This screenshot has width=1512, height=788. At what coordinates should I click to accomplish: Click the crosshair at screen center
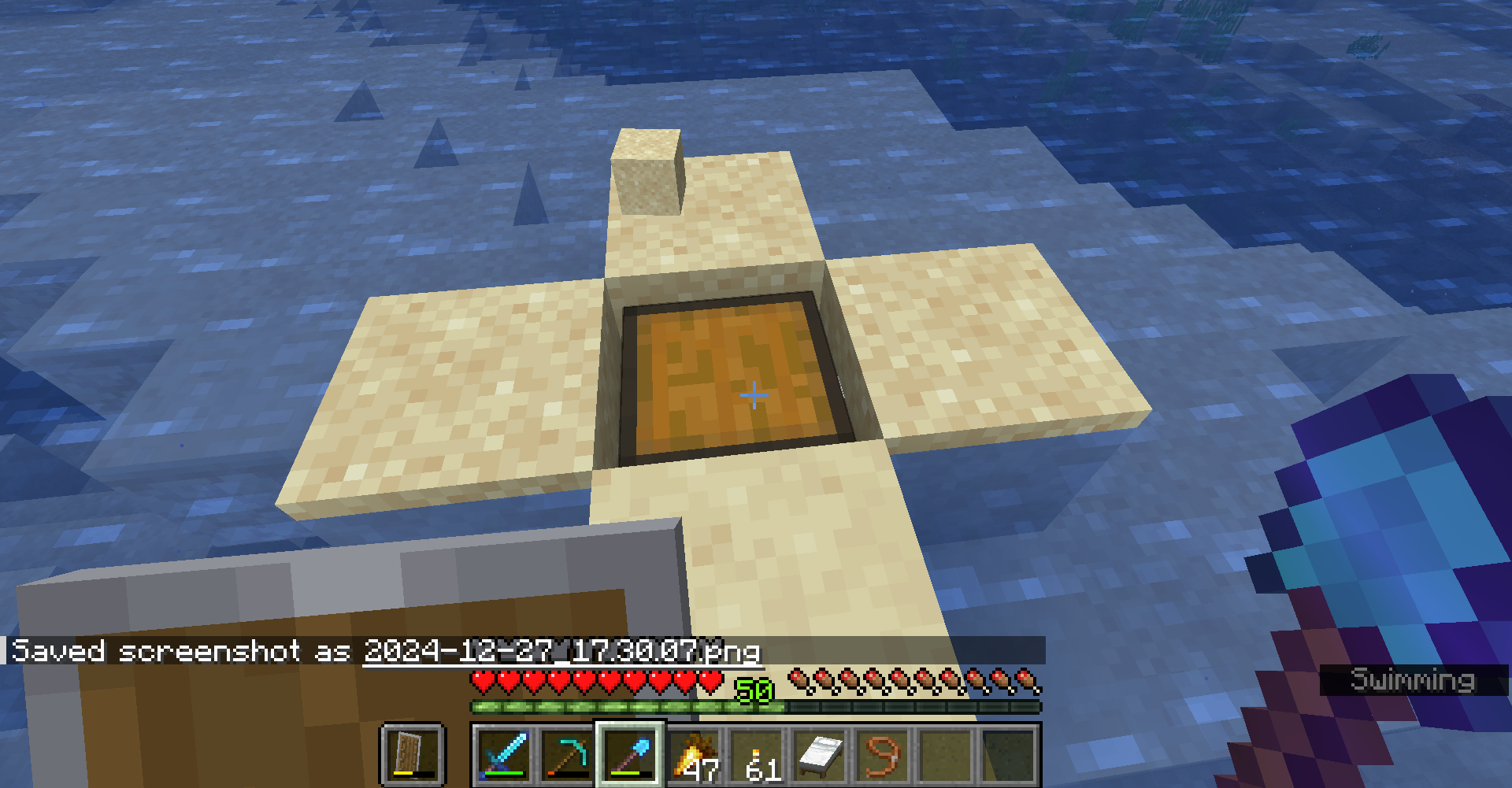tap(753, 394)
